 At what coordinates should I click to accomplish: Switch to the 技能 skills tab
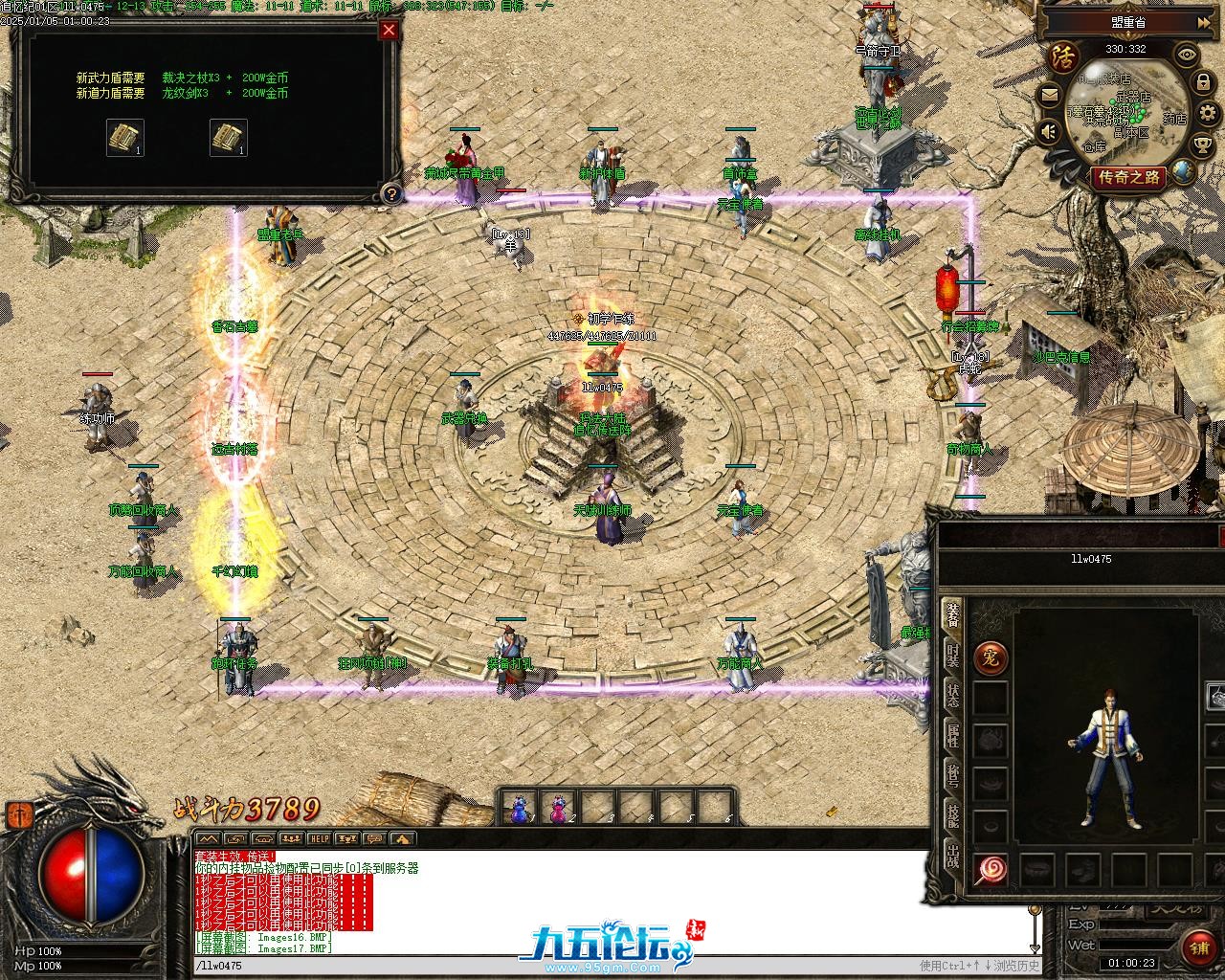coord(952,815)
